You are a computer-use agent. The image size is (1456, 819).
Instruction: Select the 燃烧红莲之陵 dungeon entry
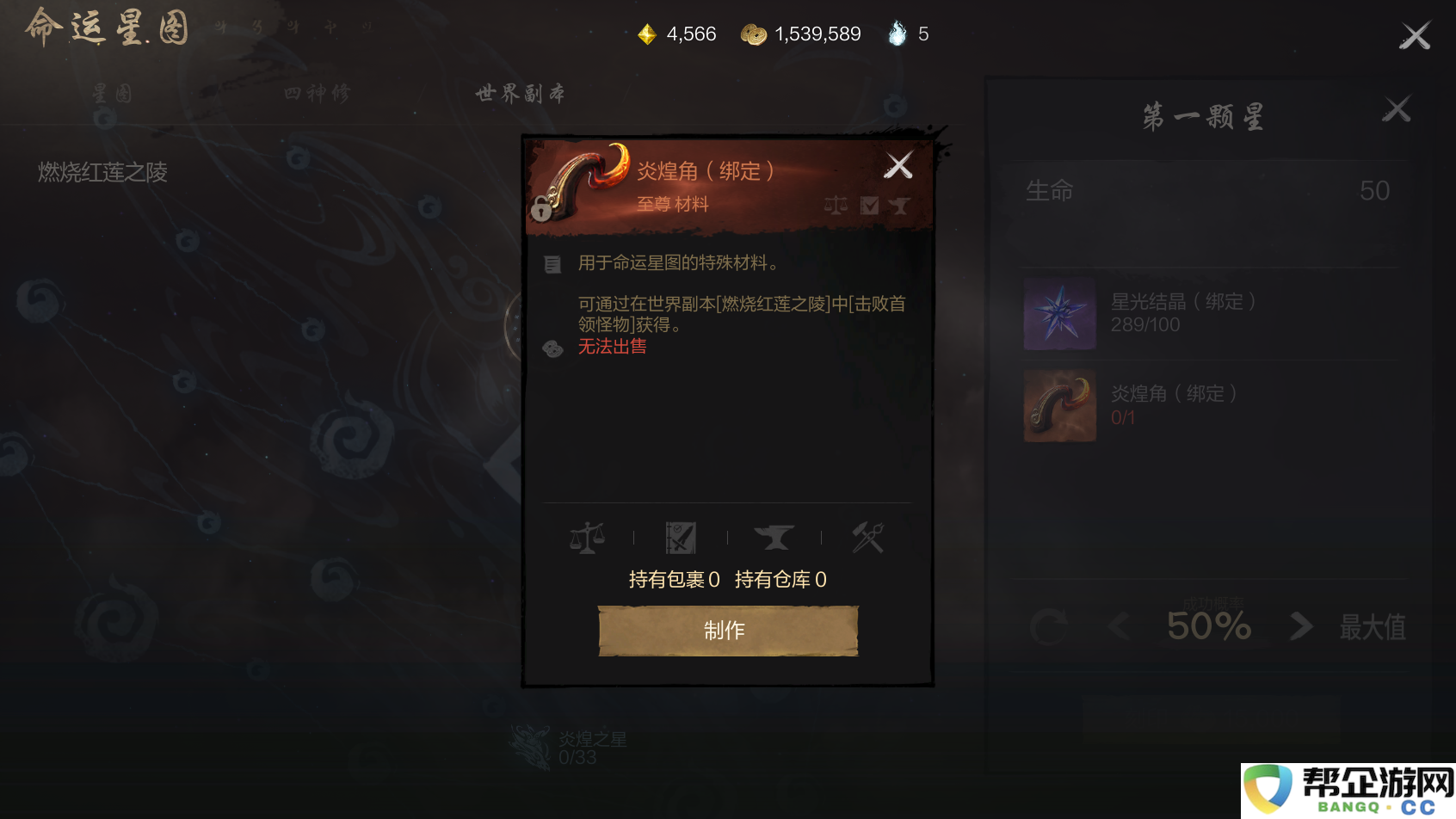pos(103,173)
